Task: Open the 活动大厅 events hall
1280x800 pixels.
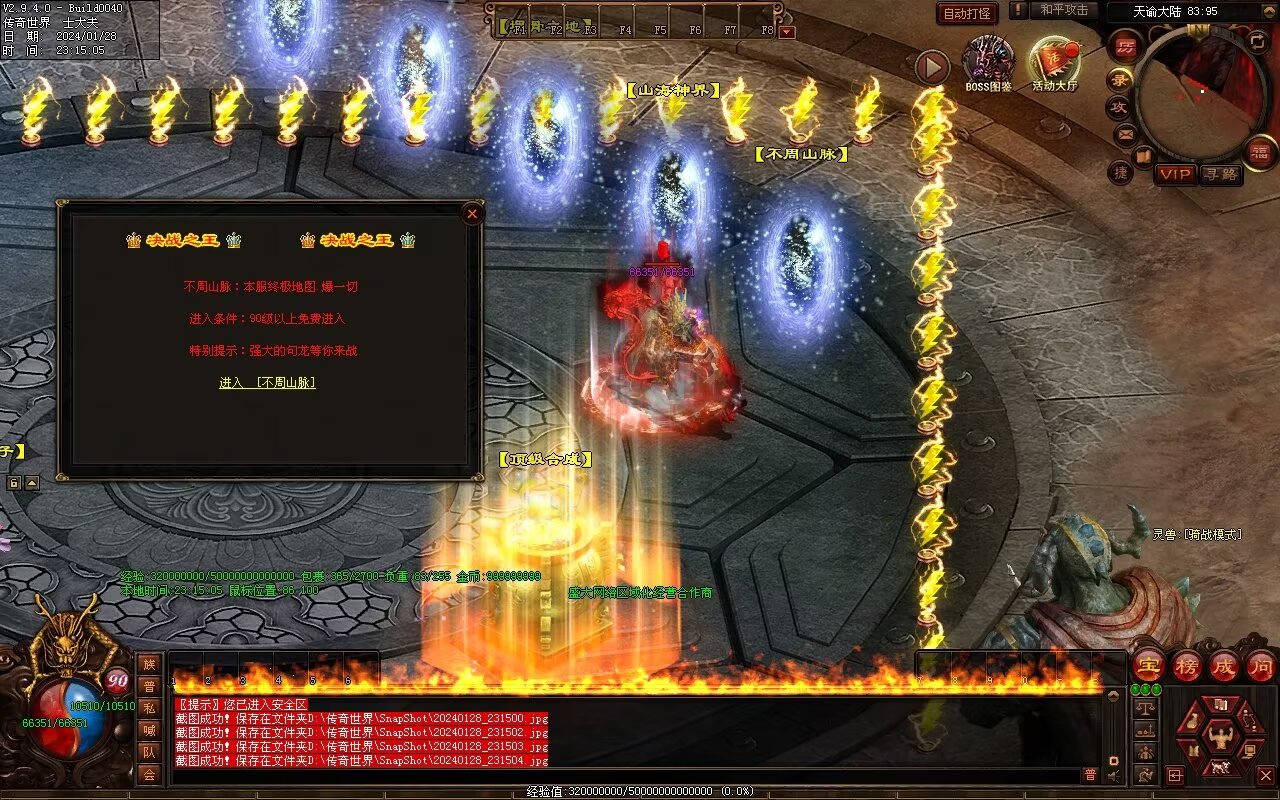Action: pos(1055,64)
